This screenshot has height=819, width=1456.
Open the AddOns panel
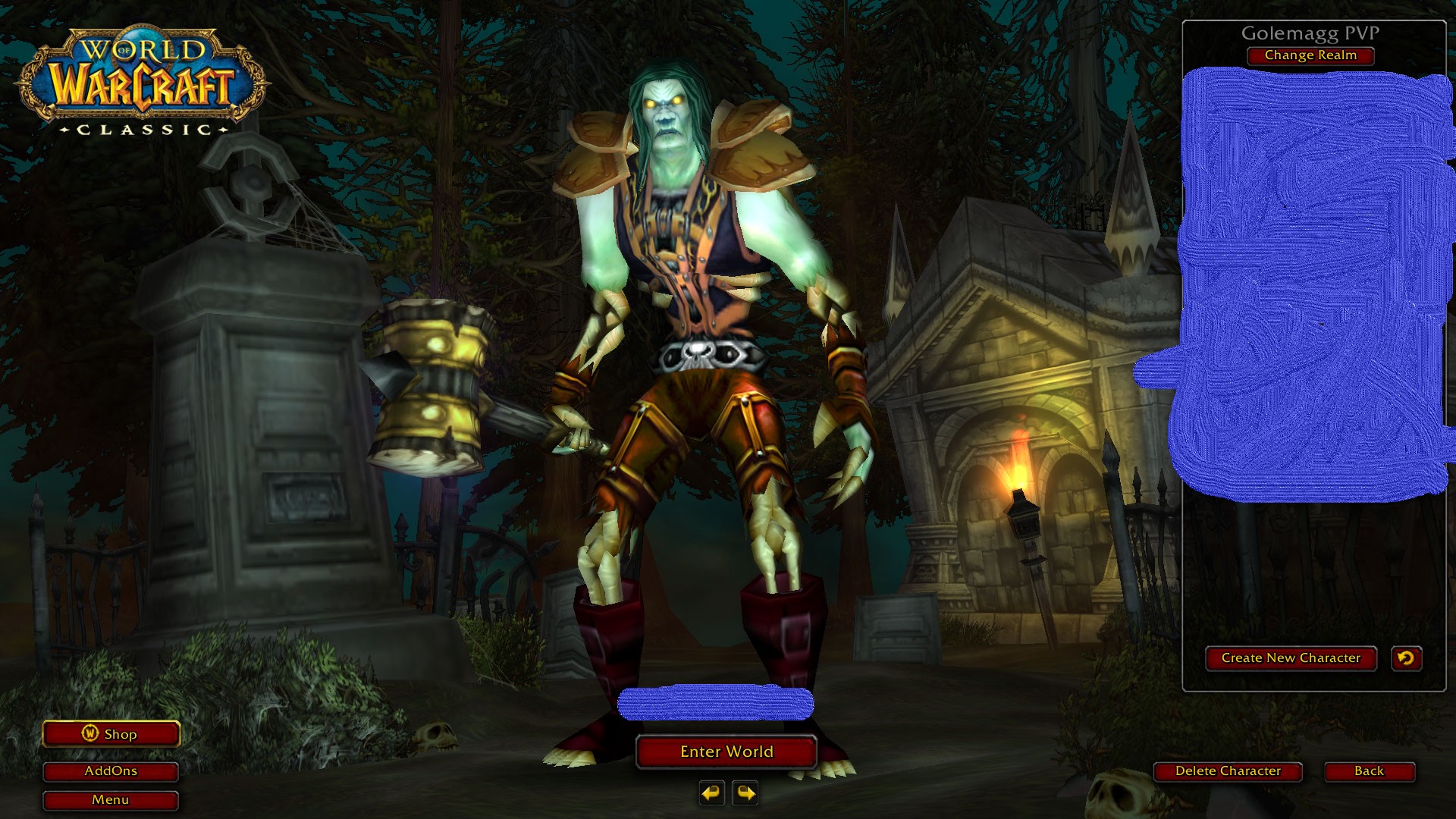tap(110, 771)
